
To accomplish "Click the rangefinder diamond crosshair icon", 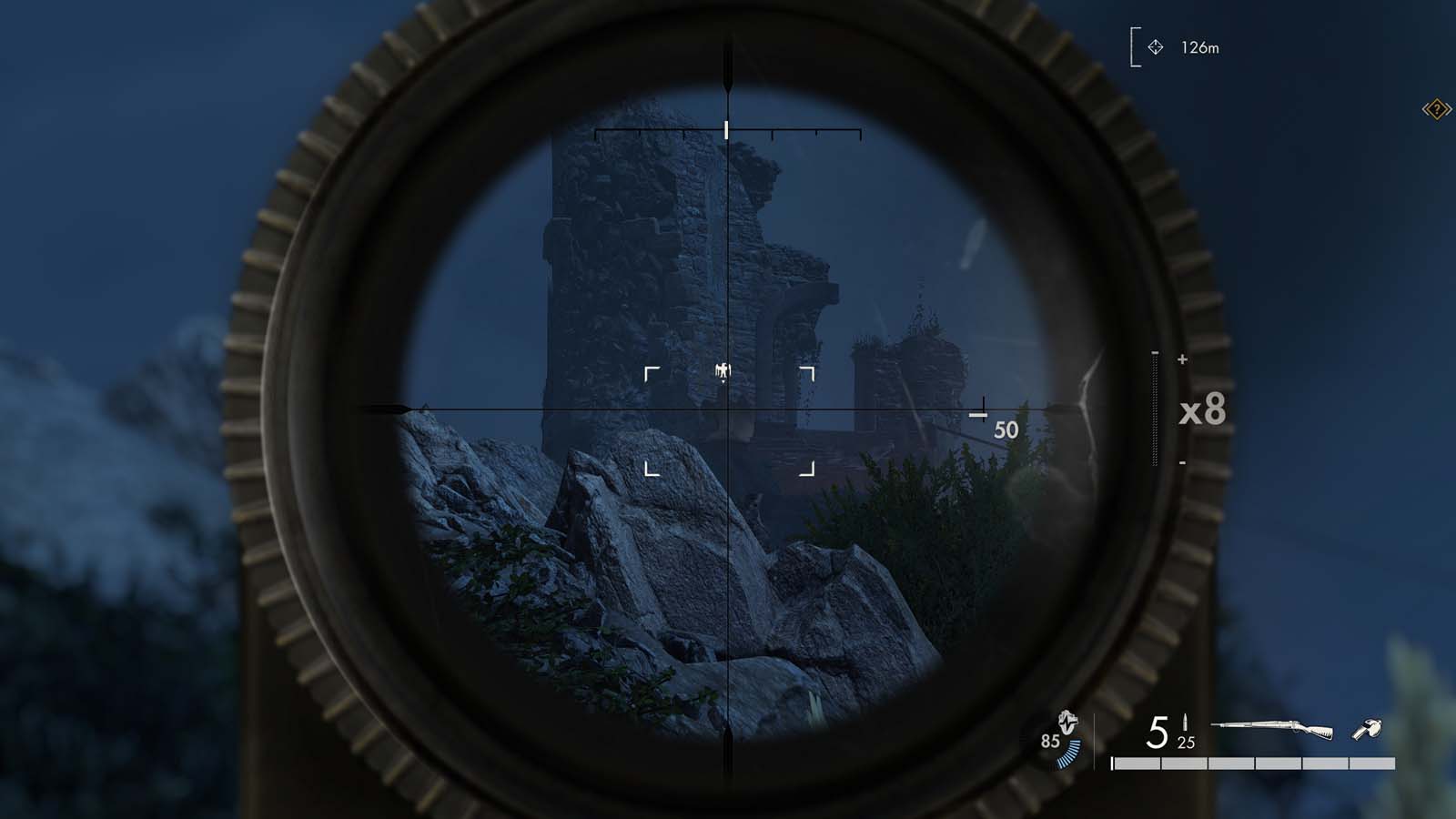I will [1156, 47].
